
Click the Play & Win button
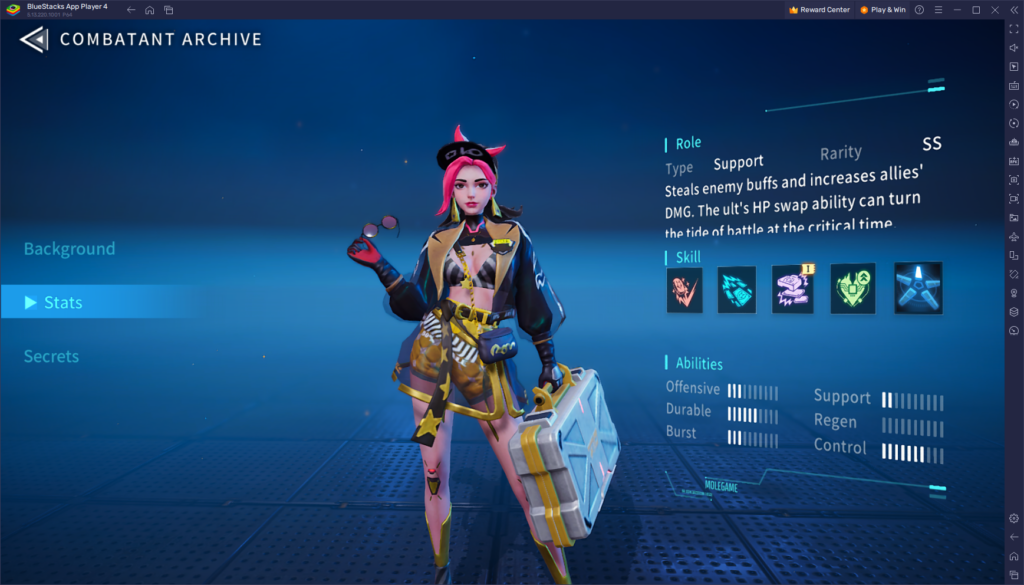(x=882, y=10)
